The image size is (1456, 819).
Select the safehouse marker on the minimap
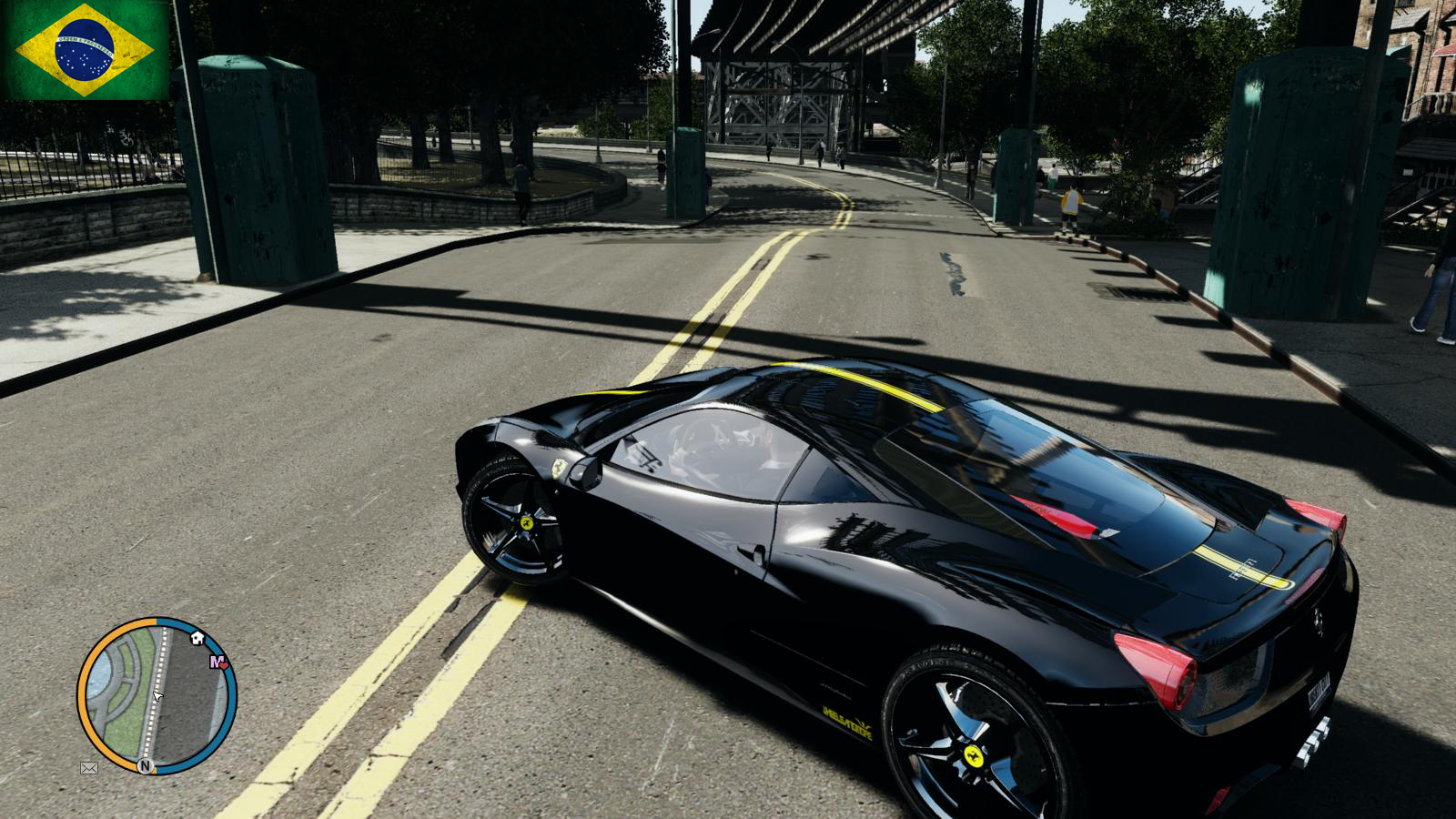pos(197,638)
